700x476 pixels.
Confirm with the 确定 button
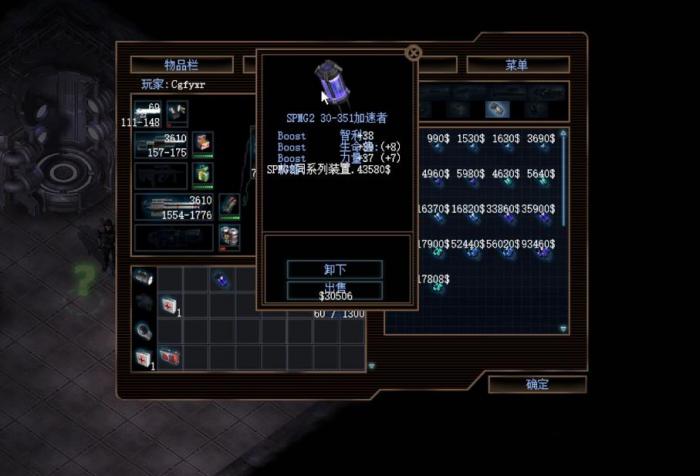pos(537,384)
